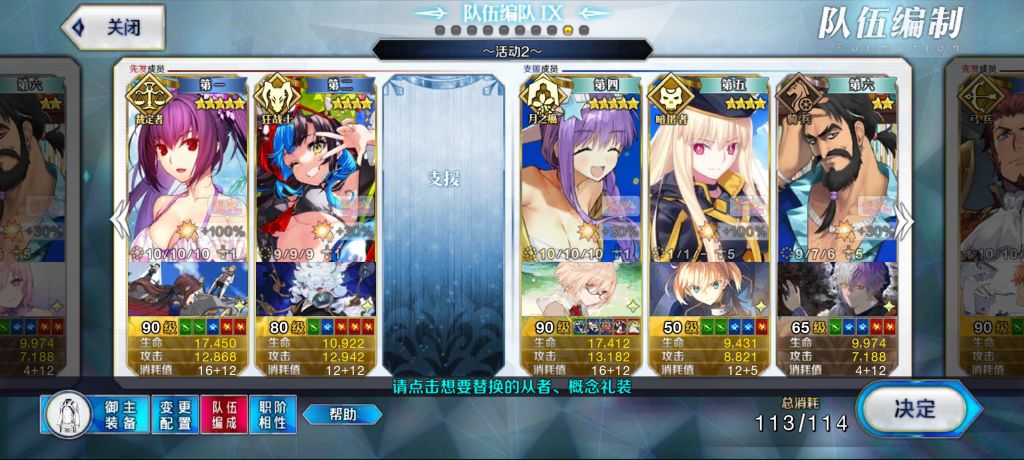Select the 队伍编成 party formation button

[224, 415]
